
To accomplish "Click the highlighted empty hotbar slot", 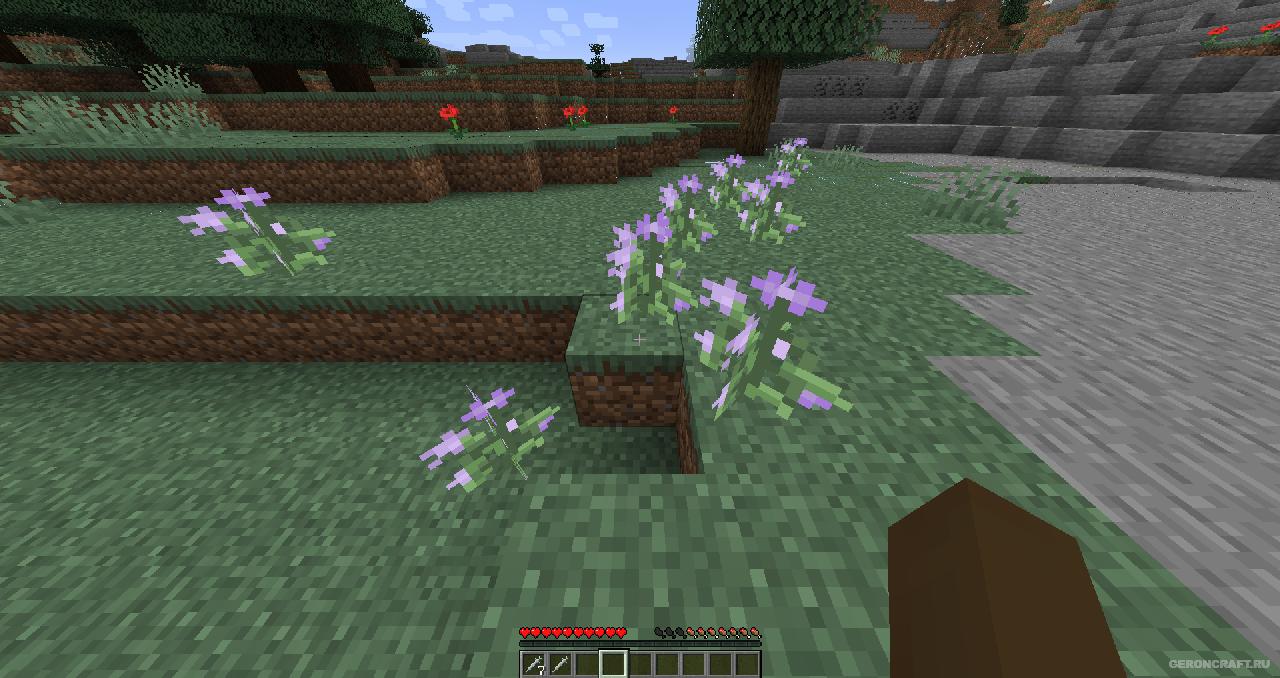I will (x=613, y=663).
